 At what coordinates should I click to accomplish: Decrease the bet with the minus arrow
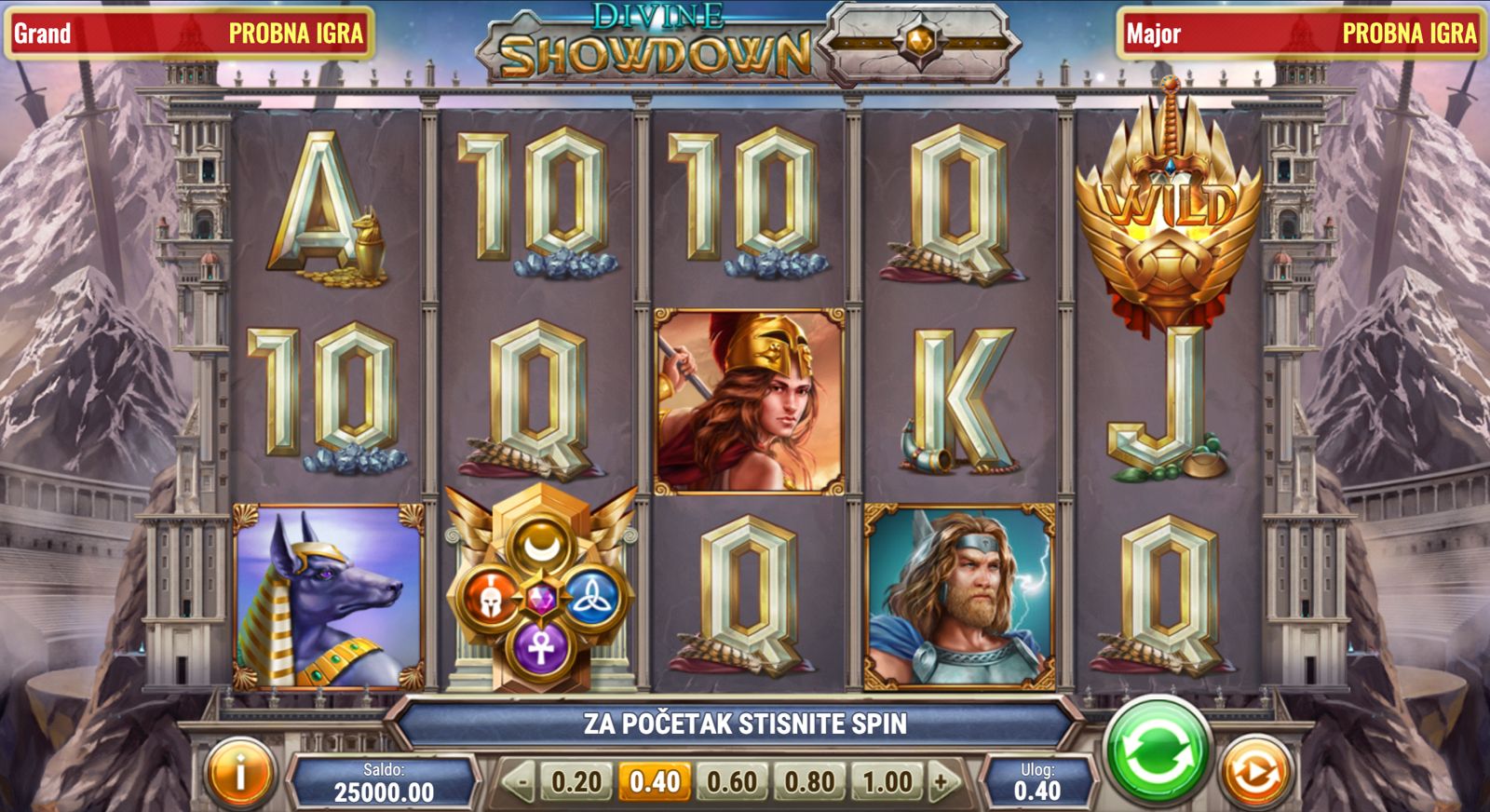521,782
